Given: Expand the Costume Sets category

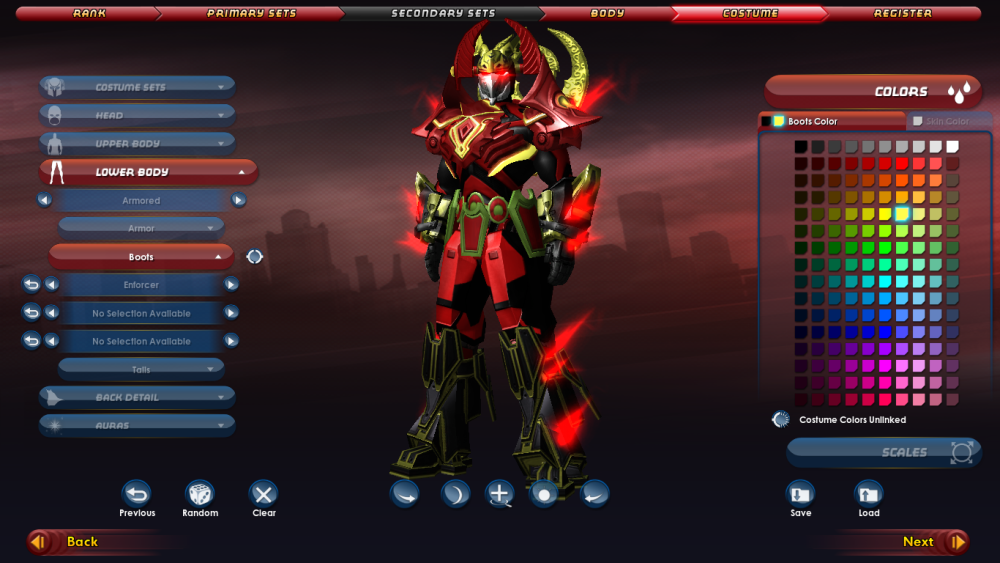Looking at the screenshot, I should click(138, 88).
